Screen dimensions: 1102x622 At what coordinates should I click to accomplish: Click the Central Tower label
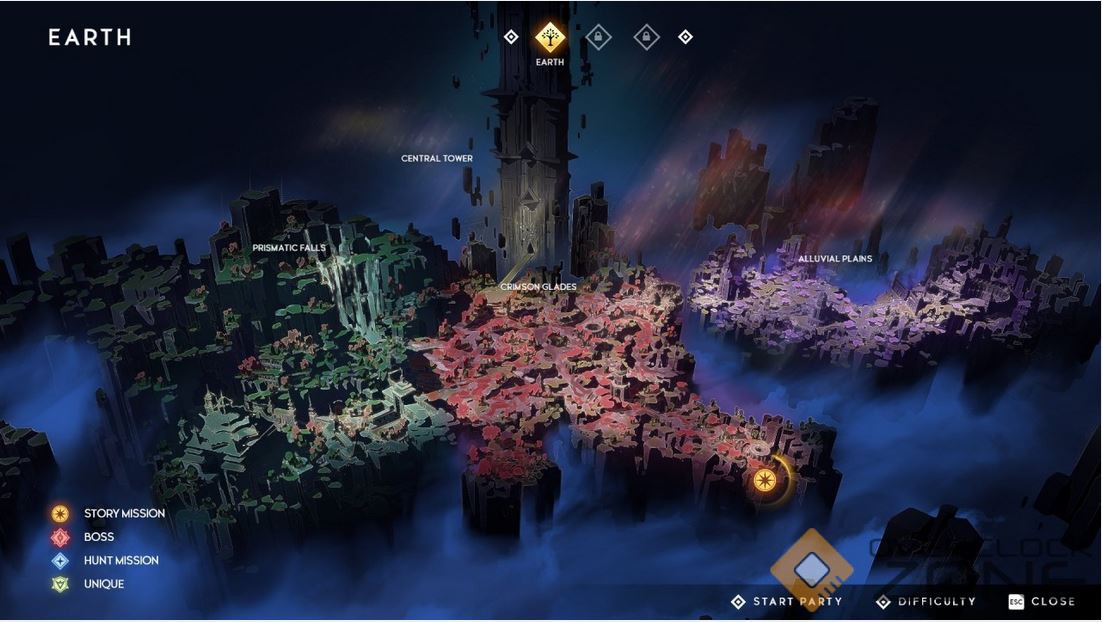[x=437, y=159]
